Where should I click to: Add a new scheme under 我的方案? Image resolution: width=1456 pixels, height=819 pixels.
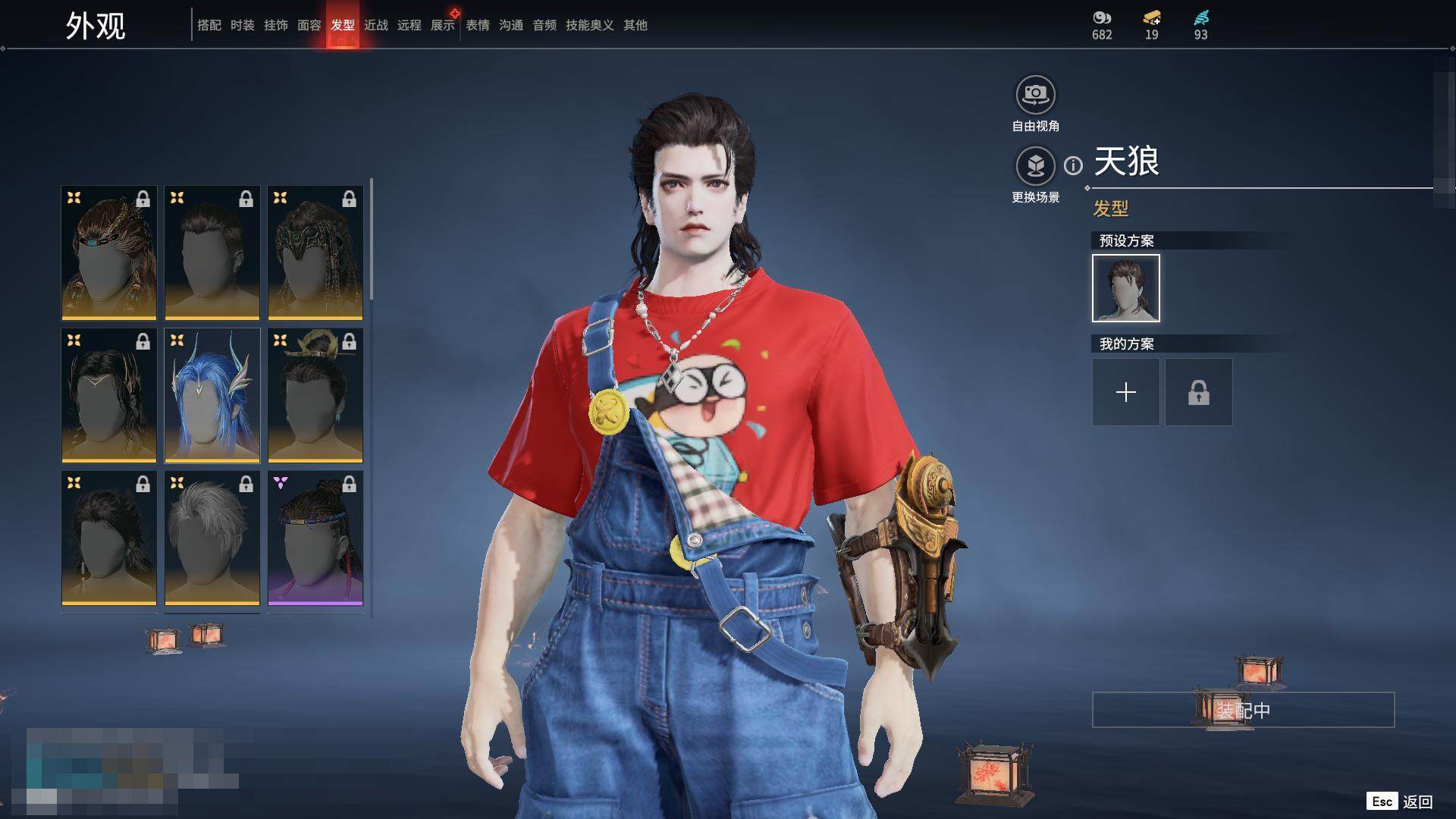[x=1126, y=392]
